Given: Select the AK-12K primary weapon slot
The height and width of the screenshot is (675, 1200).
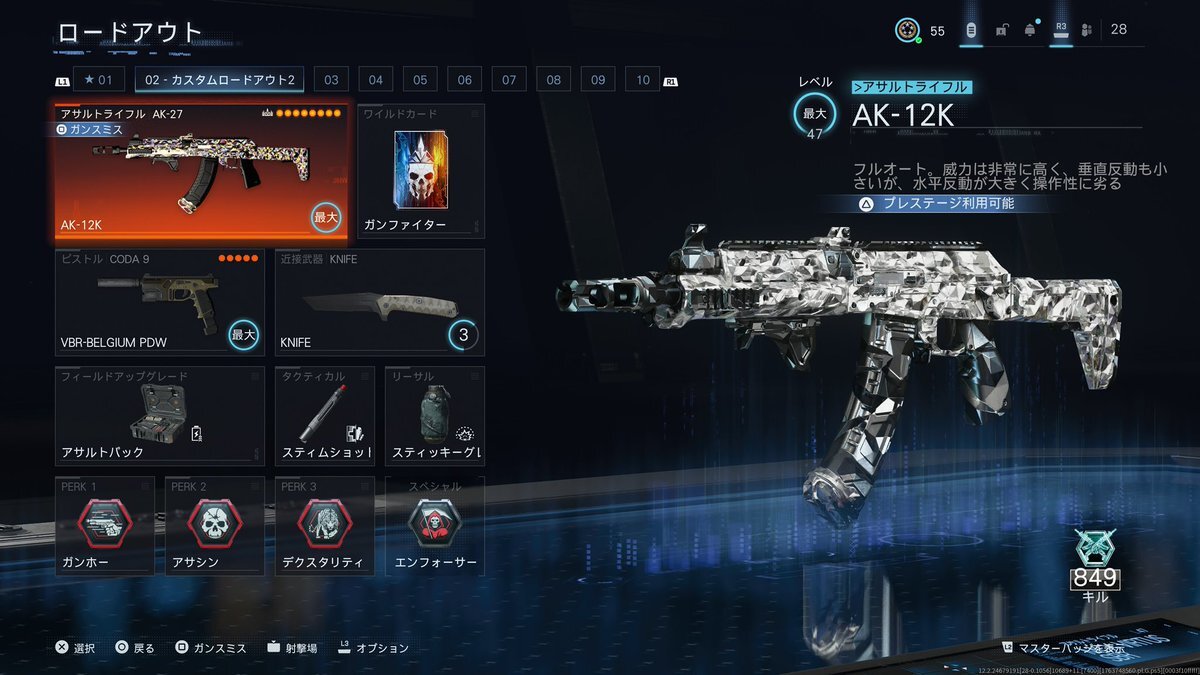Looking at the screenshot, I should pos(201,172).
